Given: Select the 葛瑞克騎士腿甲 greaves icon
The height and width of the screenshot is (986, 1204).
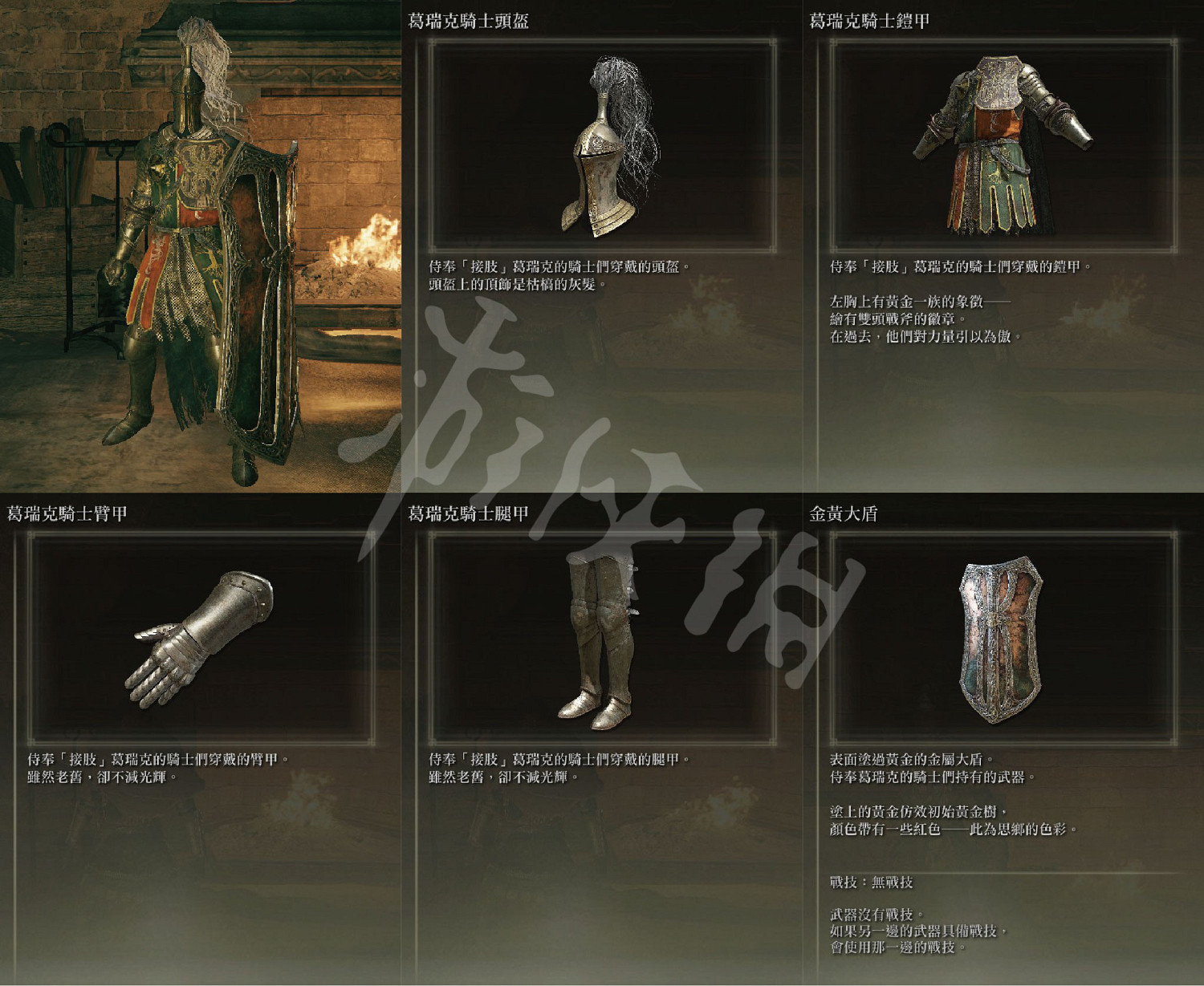Looking at the screenshot, I should [598, 642].
